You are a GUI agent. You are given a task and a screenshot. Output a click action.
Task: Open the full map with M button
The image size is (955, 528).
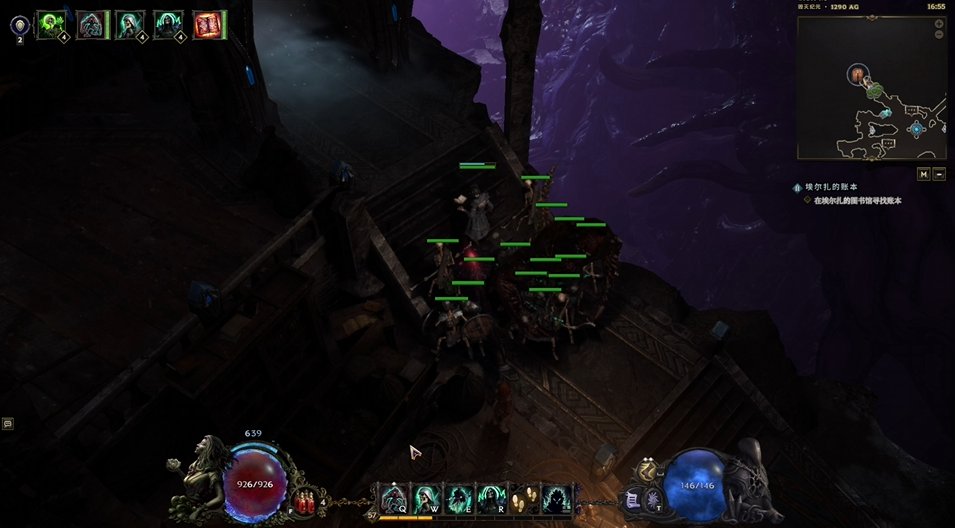click(x=924, y=174)
